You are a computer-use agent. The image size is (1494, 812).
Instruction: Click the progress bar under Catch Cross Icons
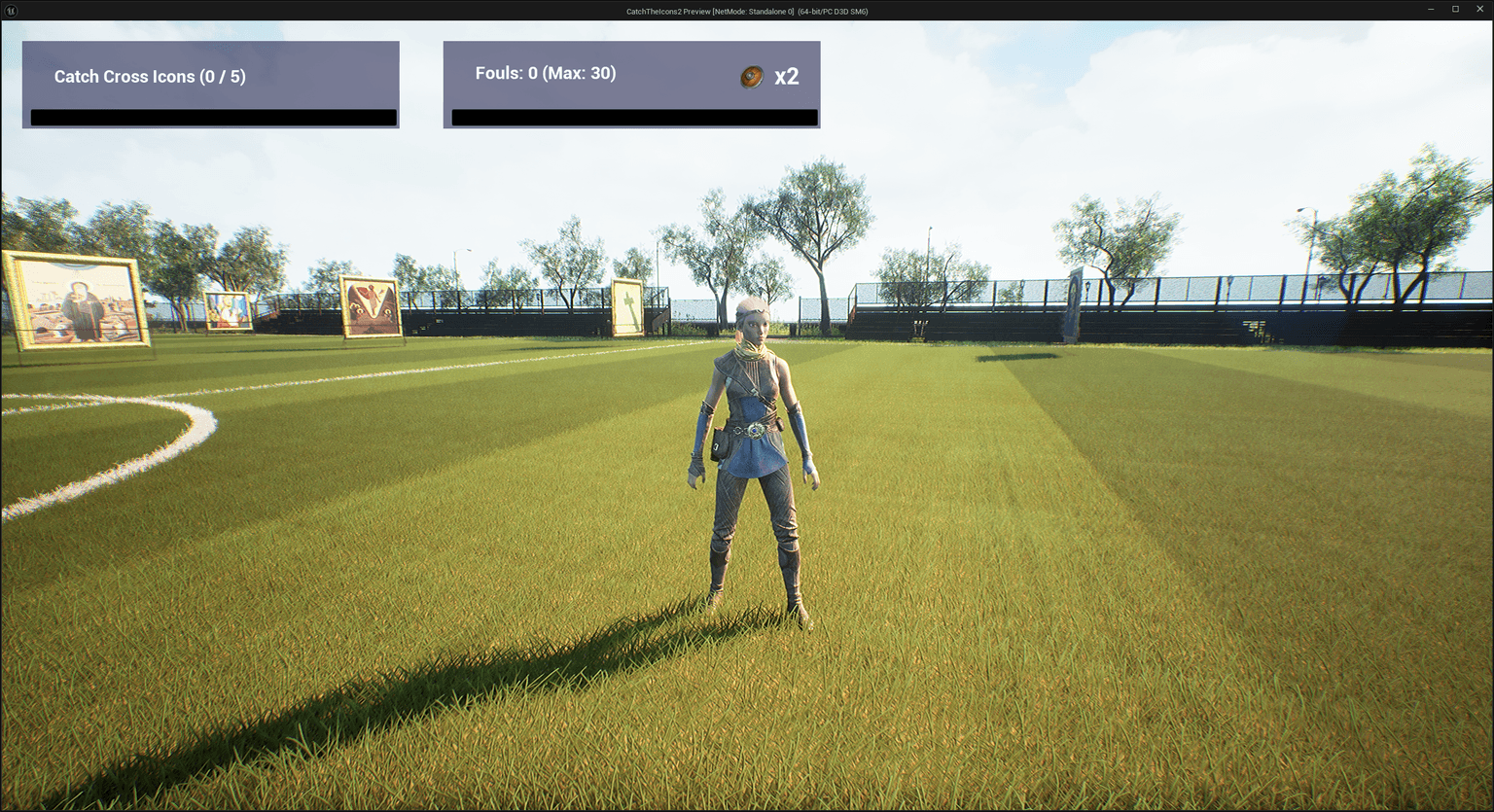(212, 118)
